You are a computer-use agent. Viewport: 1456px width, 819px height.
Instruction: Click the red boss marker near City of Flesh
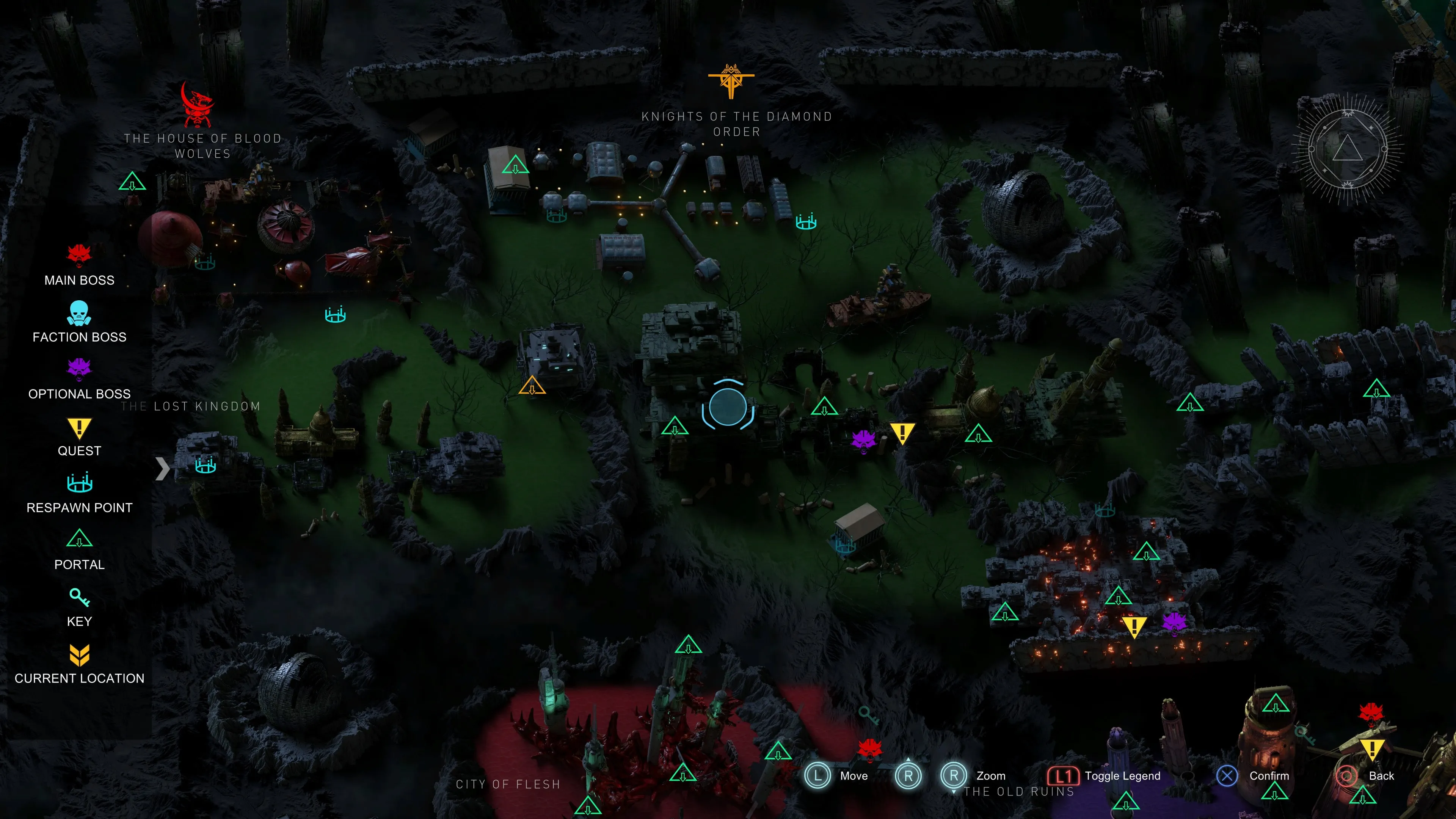pyautogui.click(x=870, y=750)
